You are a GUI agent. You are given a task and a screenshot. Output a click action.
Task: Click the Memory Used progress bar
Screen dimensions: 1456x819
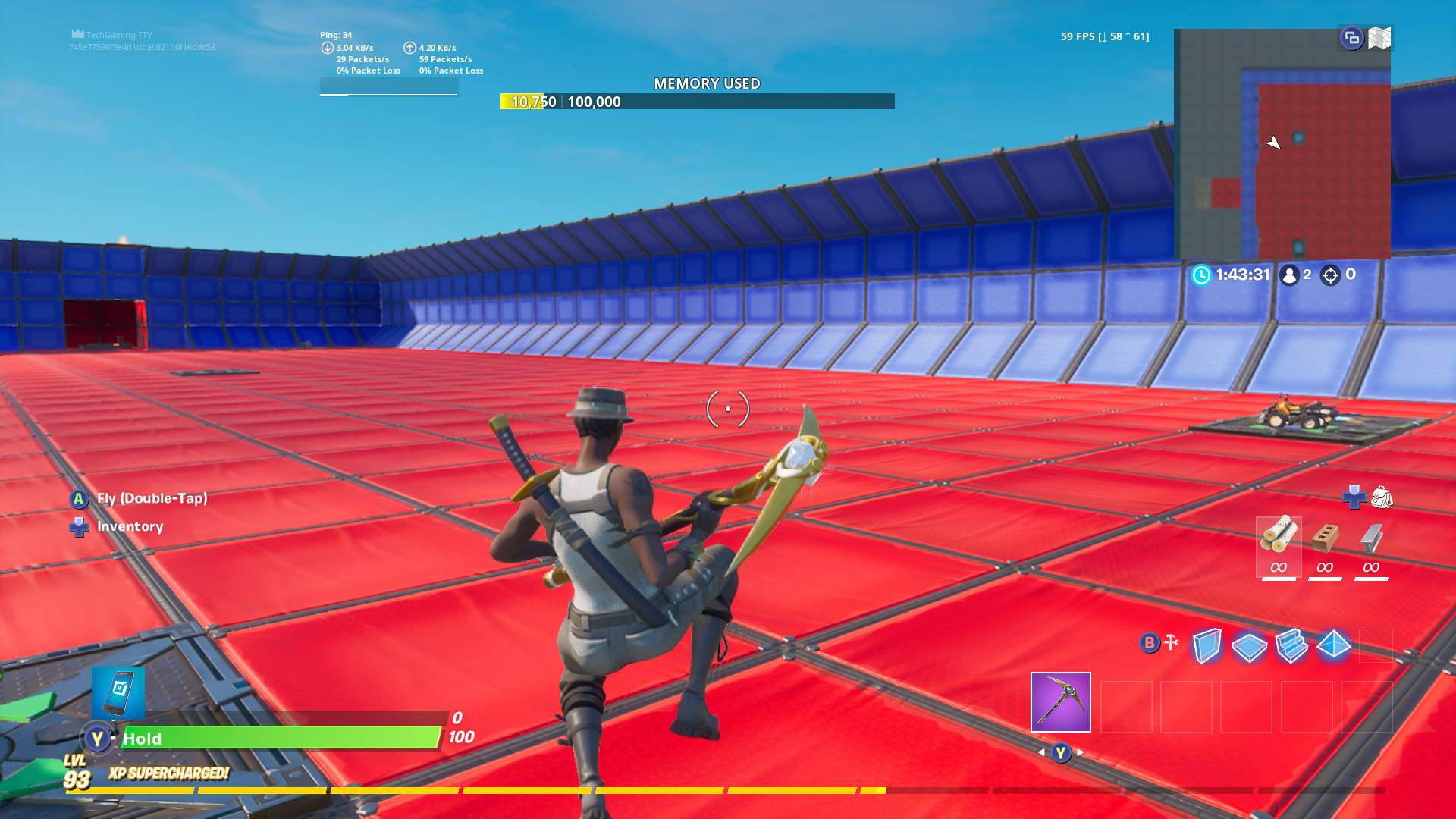698,101
